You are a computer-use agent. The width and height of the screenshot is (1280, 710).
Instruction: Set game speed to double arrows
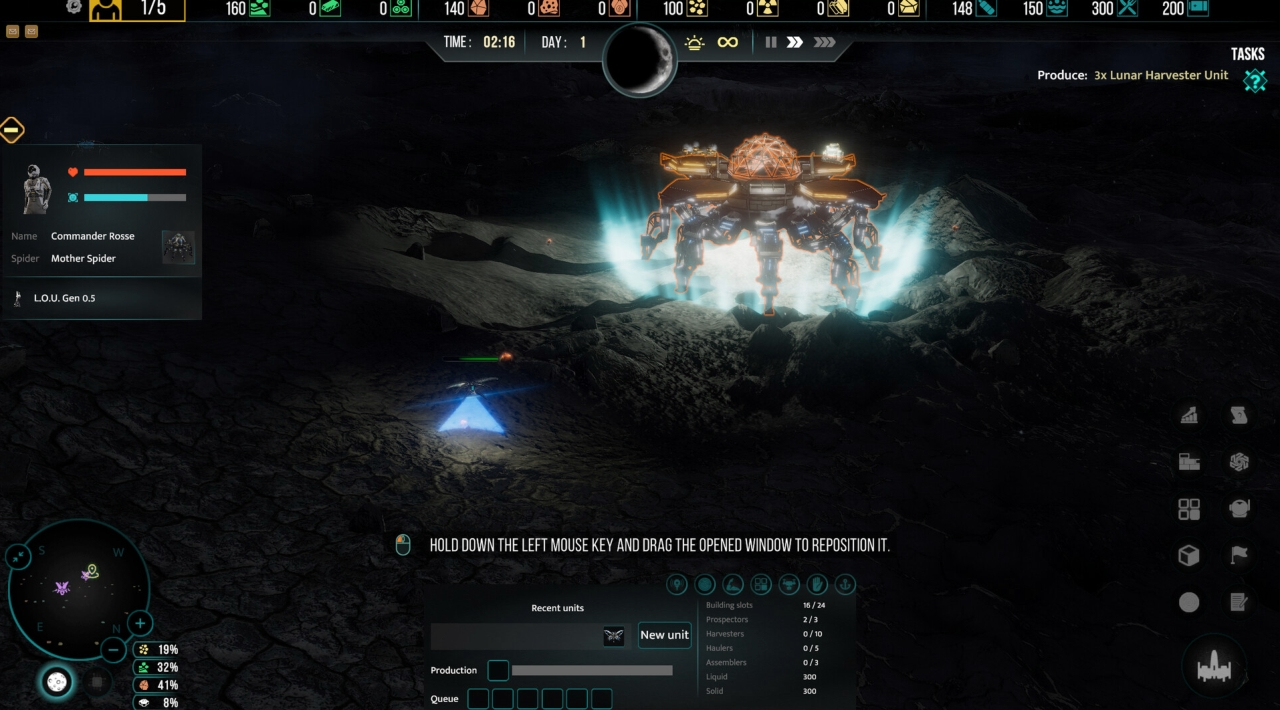click(x=795, y=42)
